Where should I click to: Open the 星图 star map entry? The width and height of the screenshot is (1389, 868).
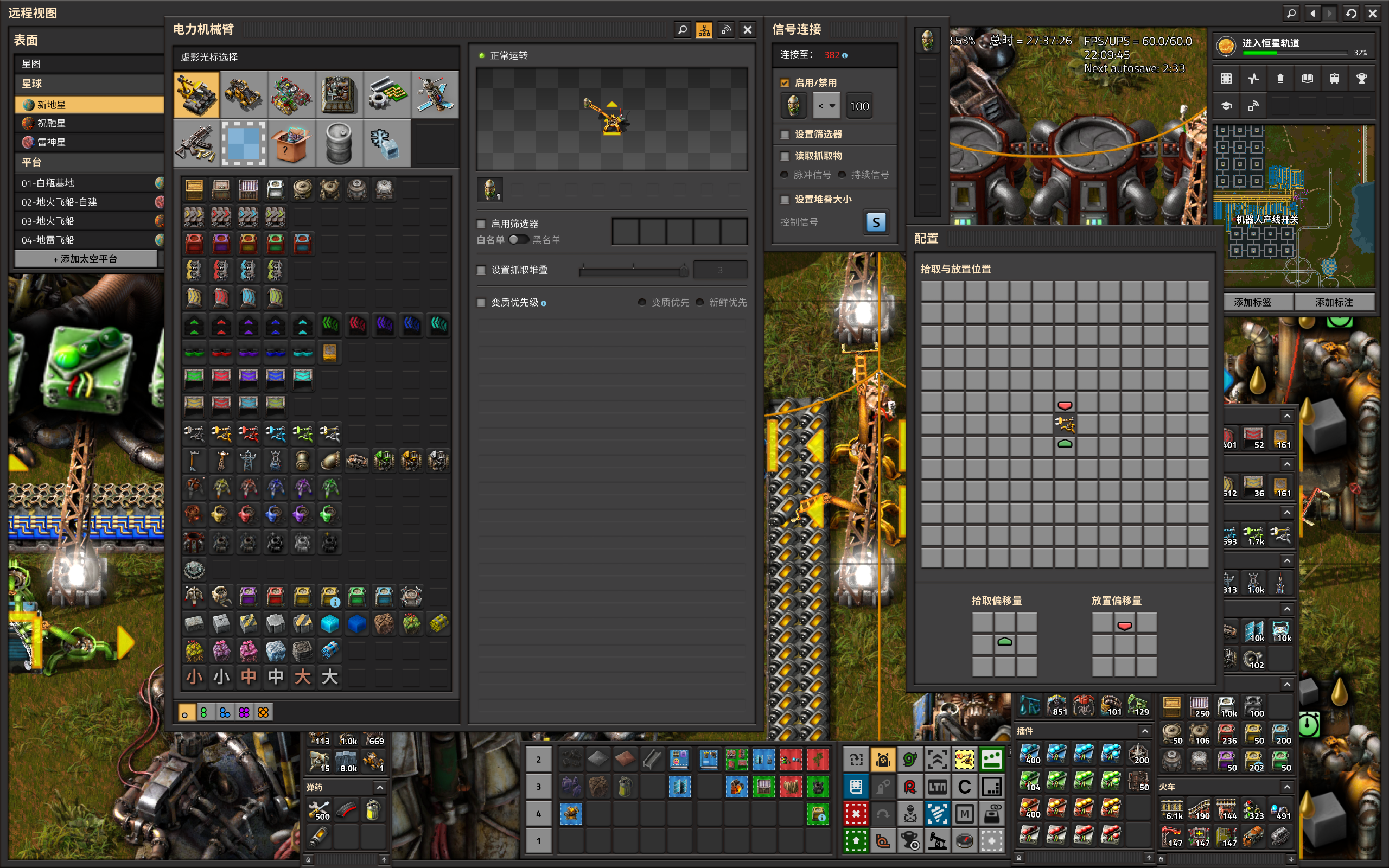pos(31,63)
